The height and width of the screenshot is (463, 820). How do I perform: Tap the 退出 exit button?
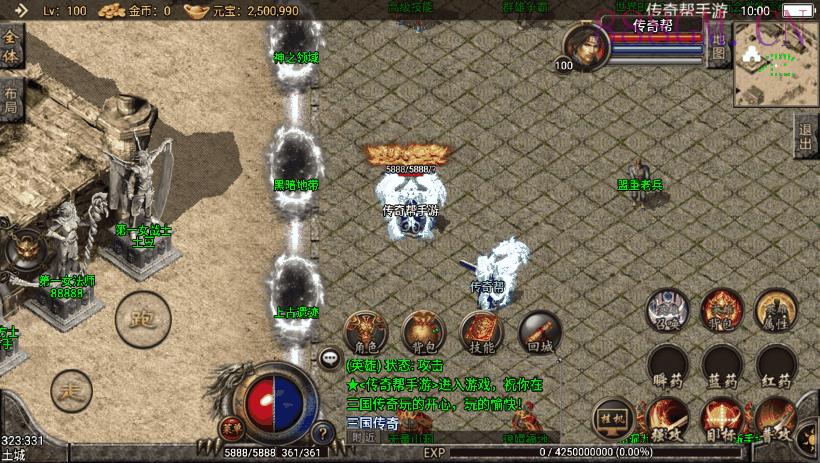(x=806, y=137)
